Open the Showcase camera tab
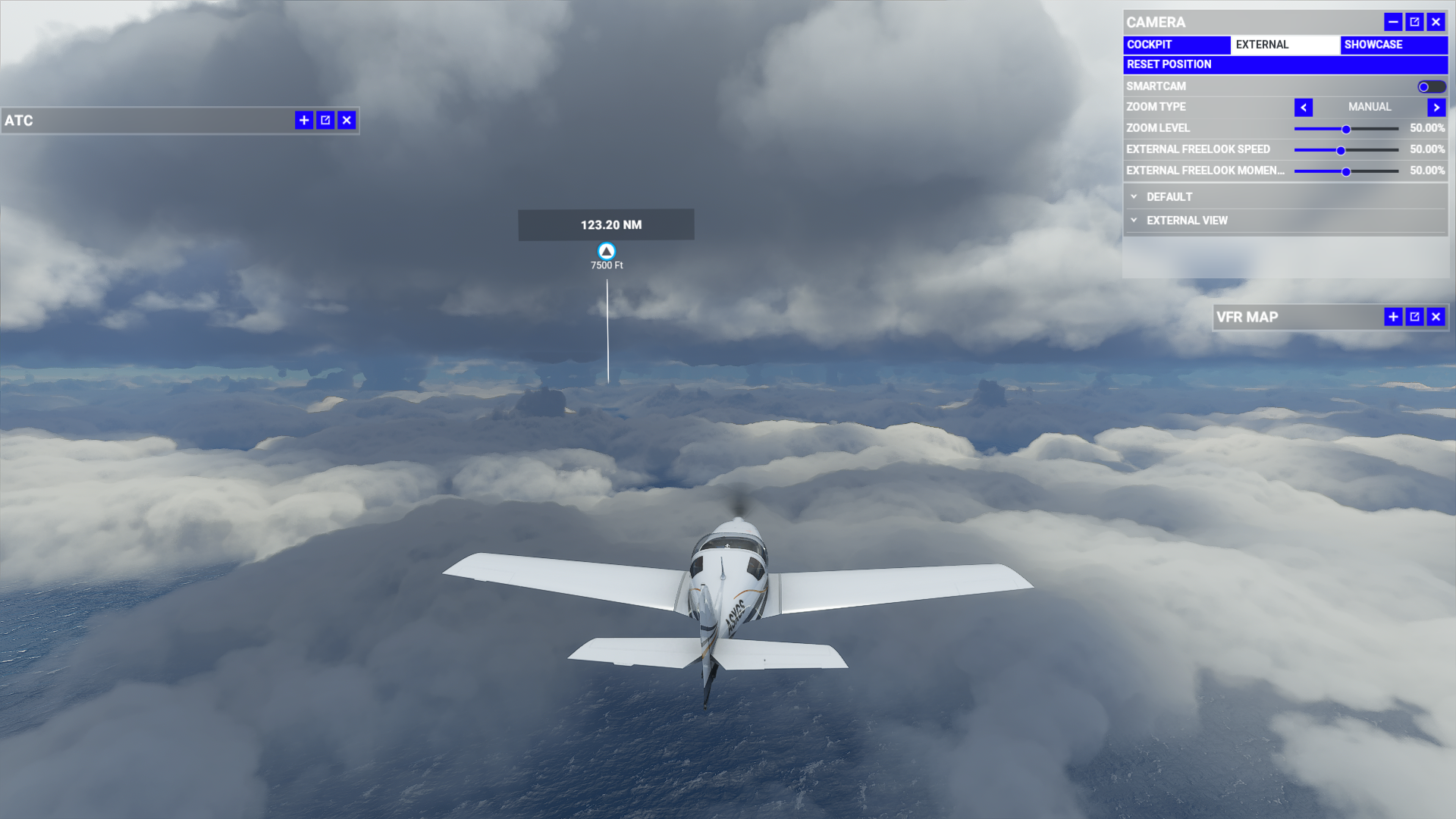1456x819 pixels. point(1393,45)
